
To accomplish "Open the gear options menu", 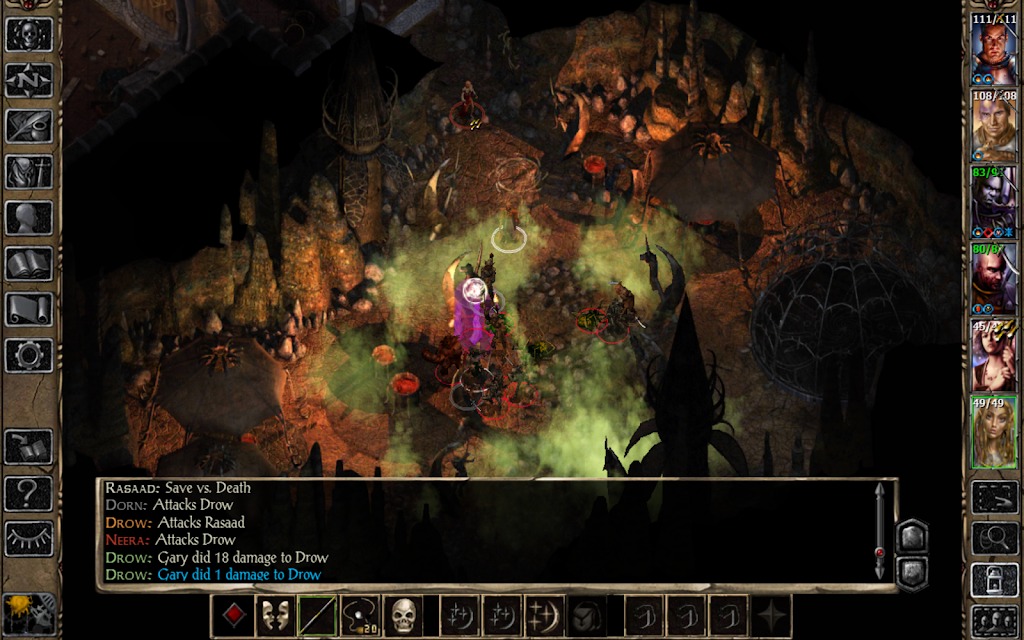I will [29, 355].
